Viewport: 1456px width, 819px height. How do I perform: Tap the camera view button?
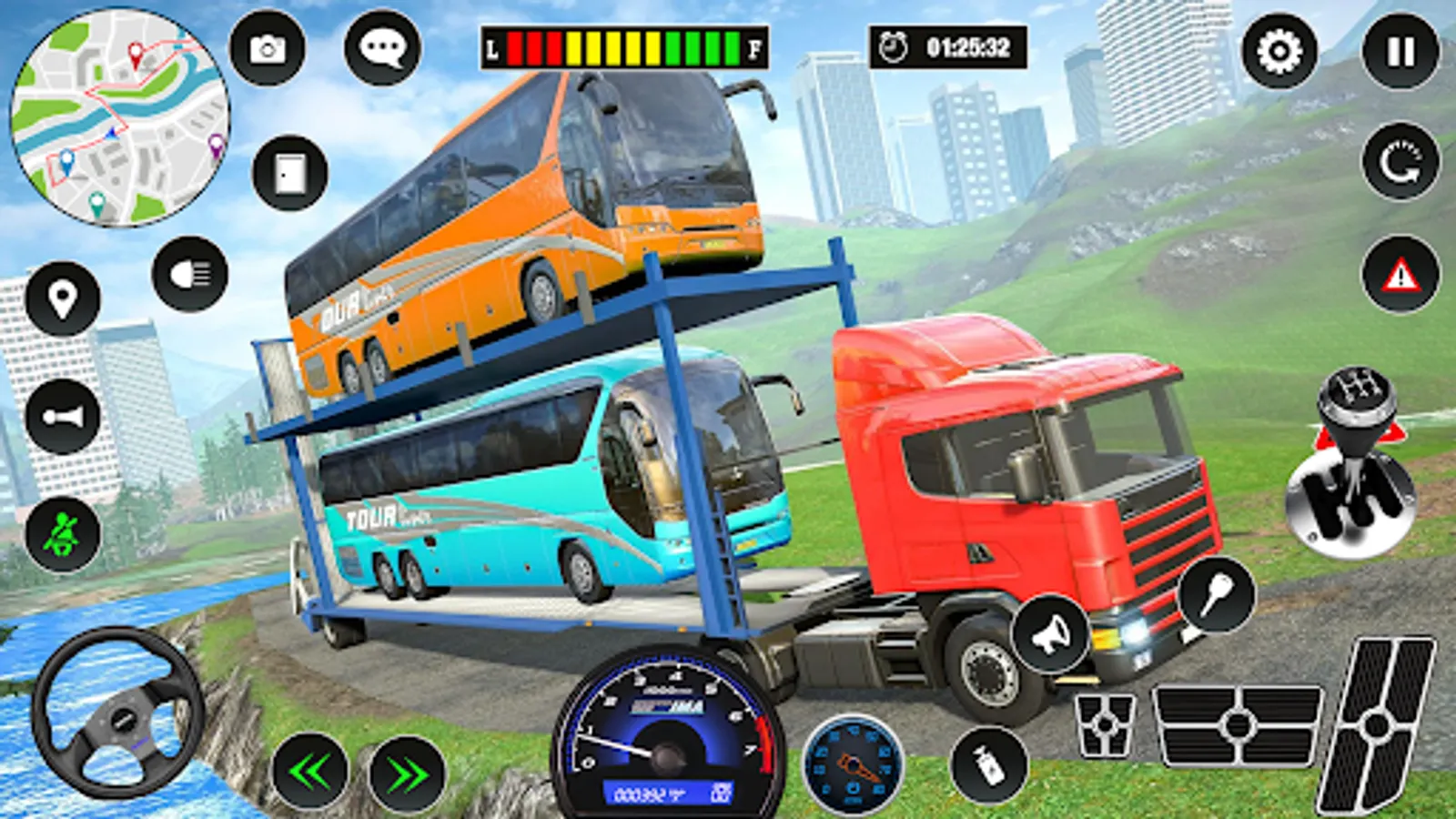[268, 48]
